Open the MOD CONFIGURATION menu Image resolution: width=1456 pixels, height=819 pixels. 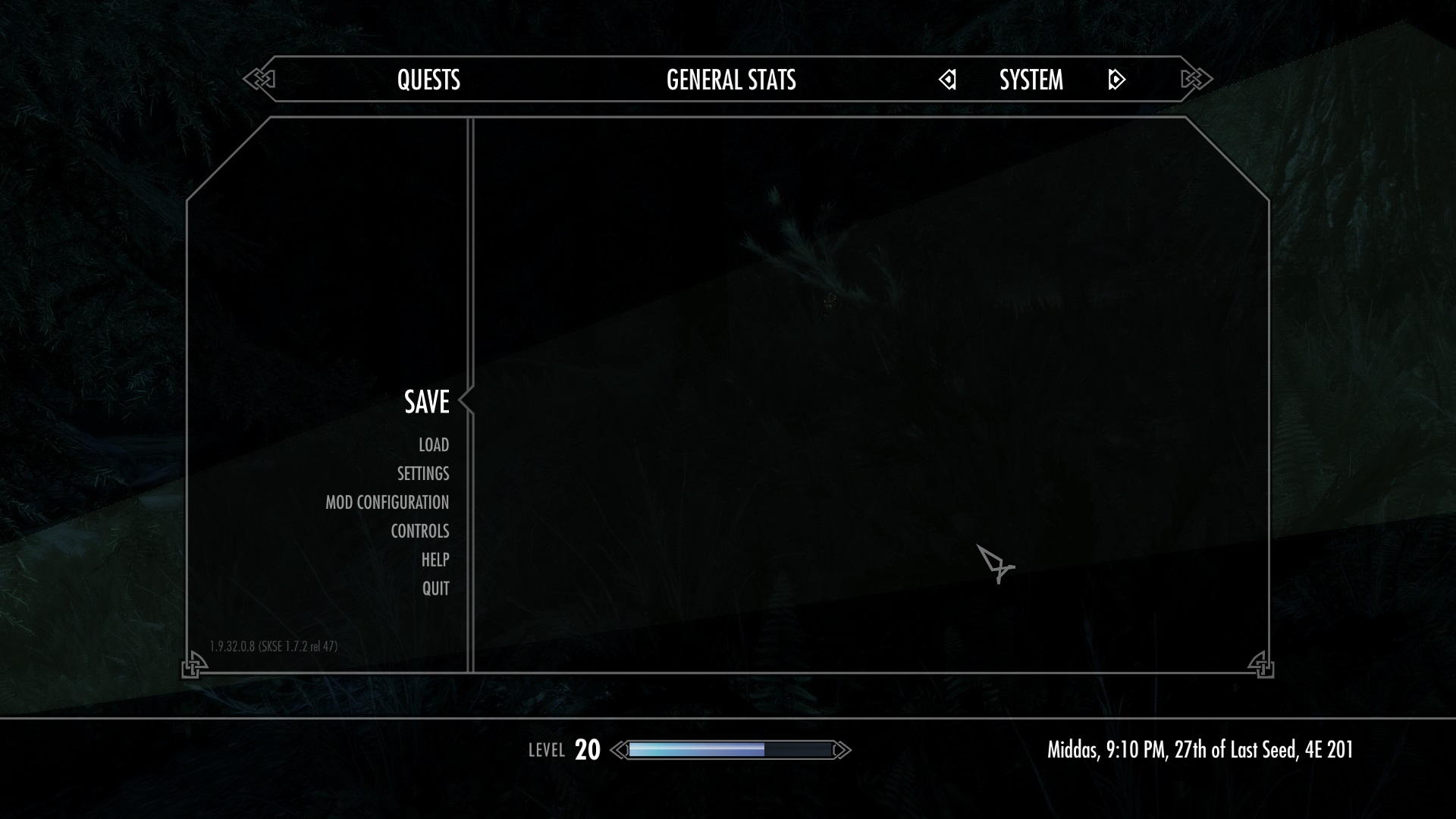(x=387, y=502)
